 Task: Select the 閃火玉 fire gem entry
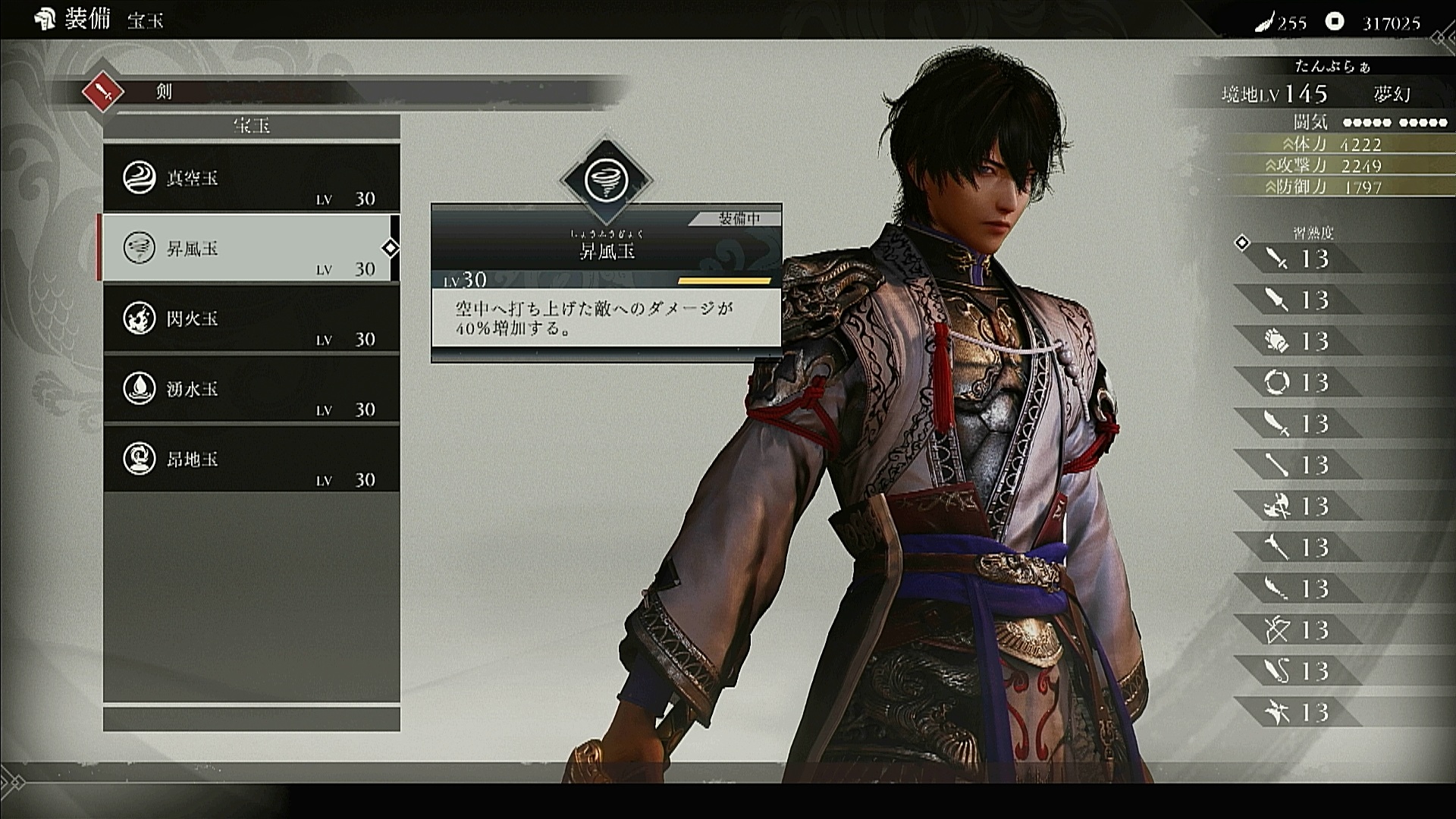pyautogui.click(x=251, y=319)
